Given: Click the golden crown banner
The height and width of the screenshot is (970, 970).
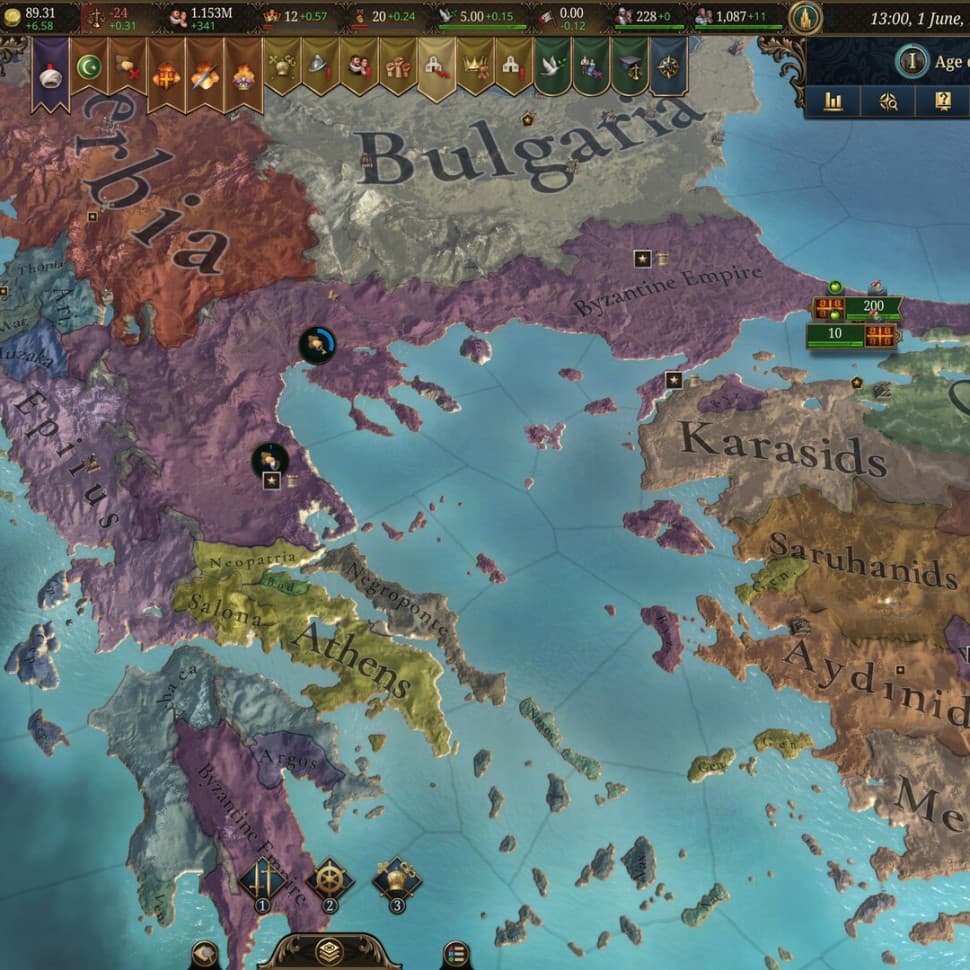Looking at the screenshot, I should (474, 68).
